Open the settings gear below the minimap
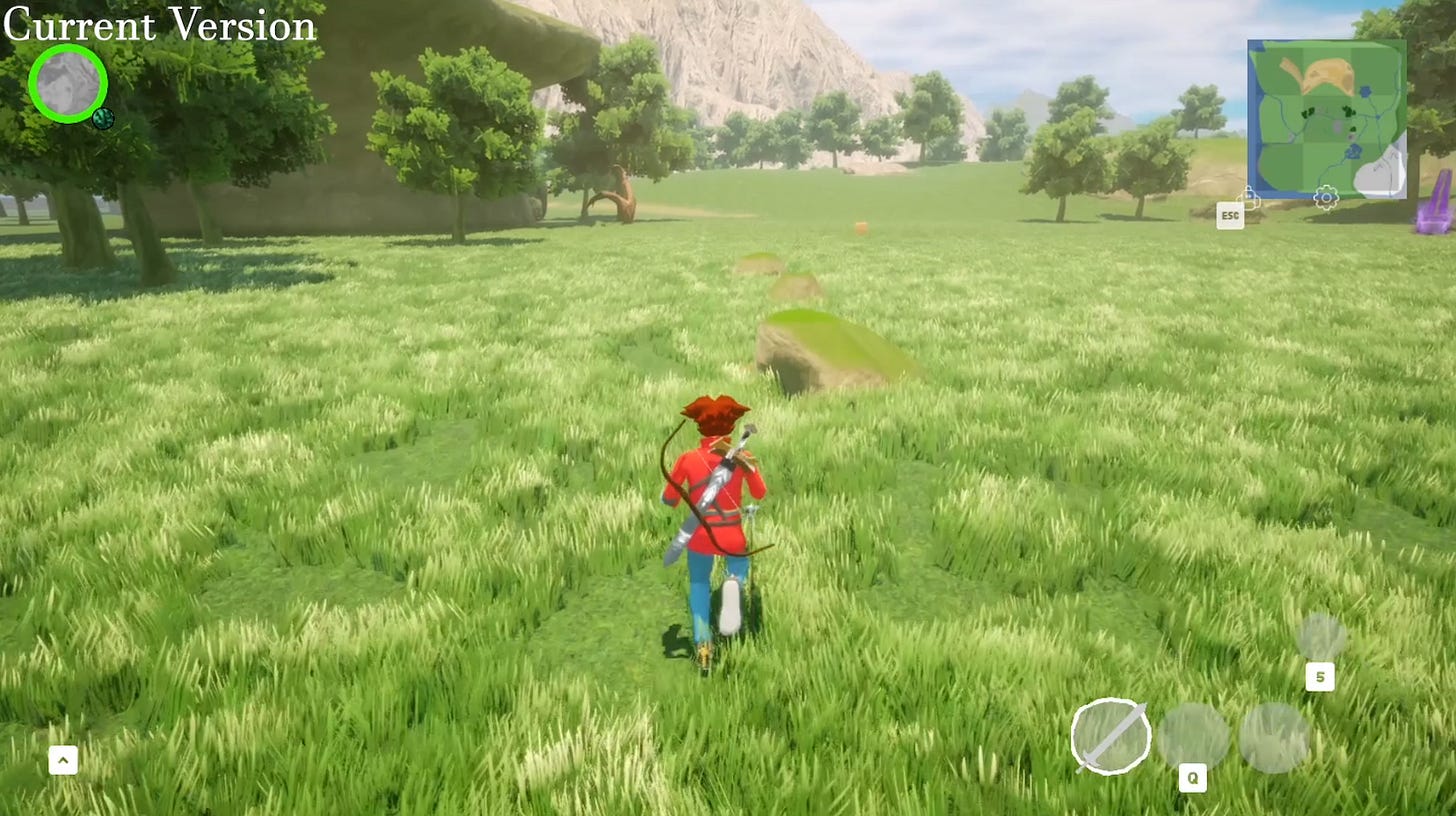1456x816 pixels. tap(1325, 198)
